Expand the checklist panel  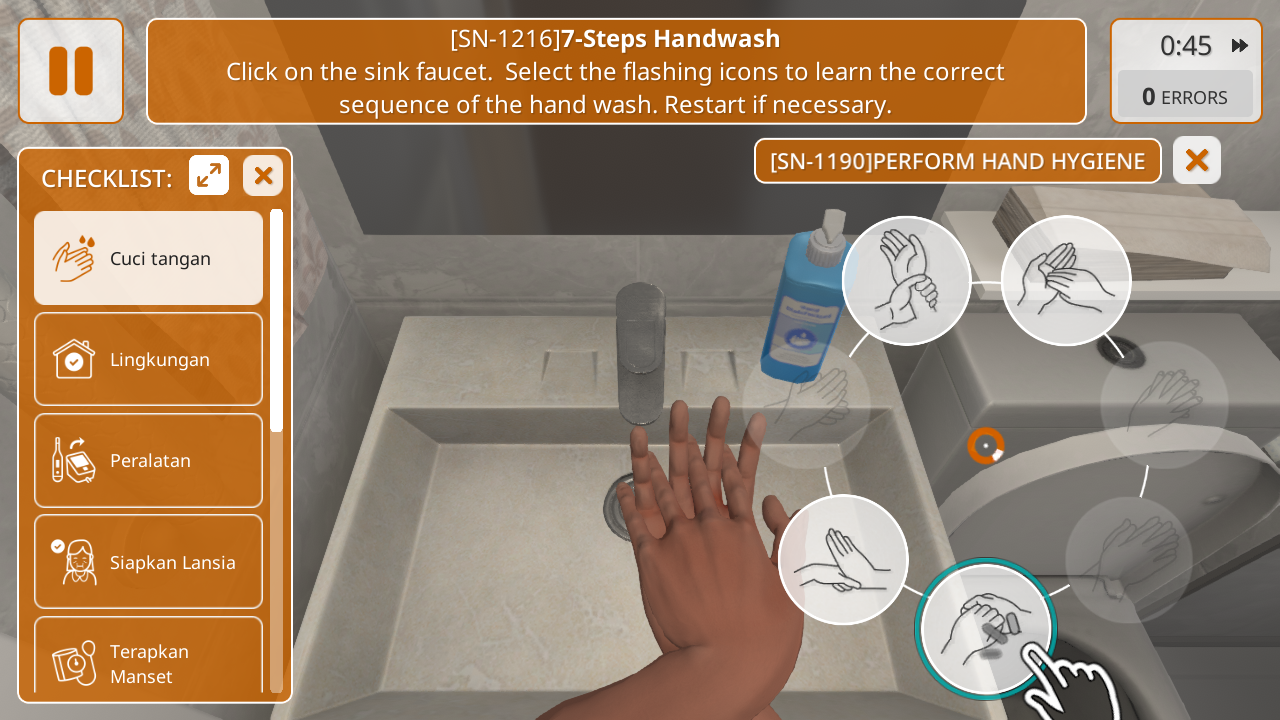pyautogui.click(x=209, y=176)
